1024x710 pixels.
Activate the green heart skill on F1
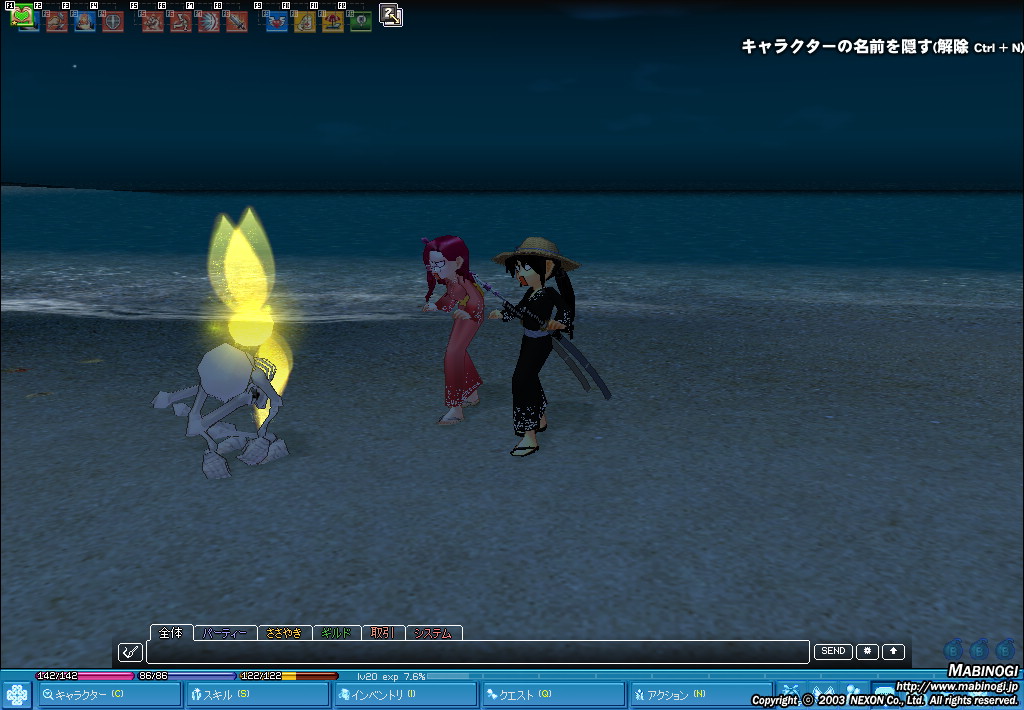[x=23, y=16]
